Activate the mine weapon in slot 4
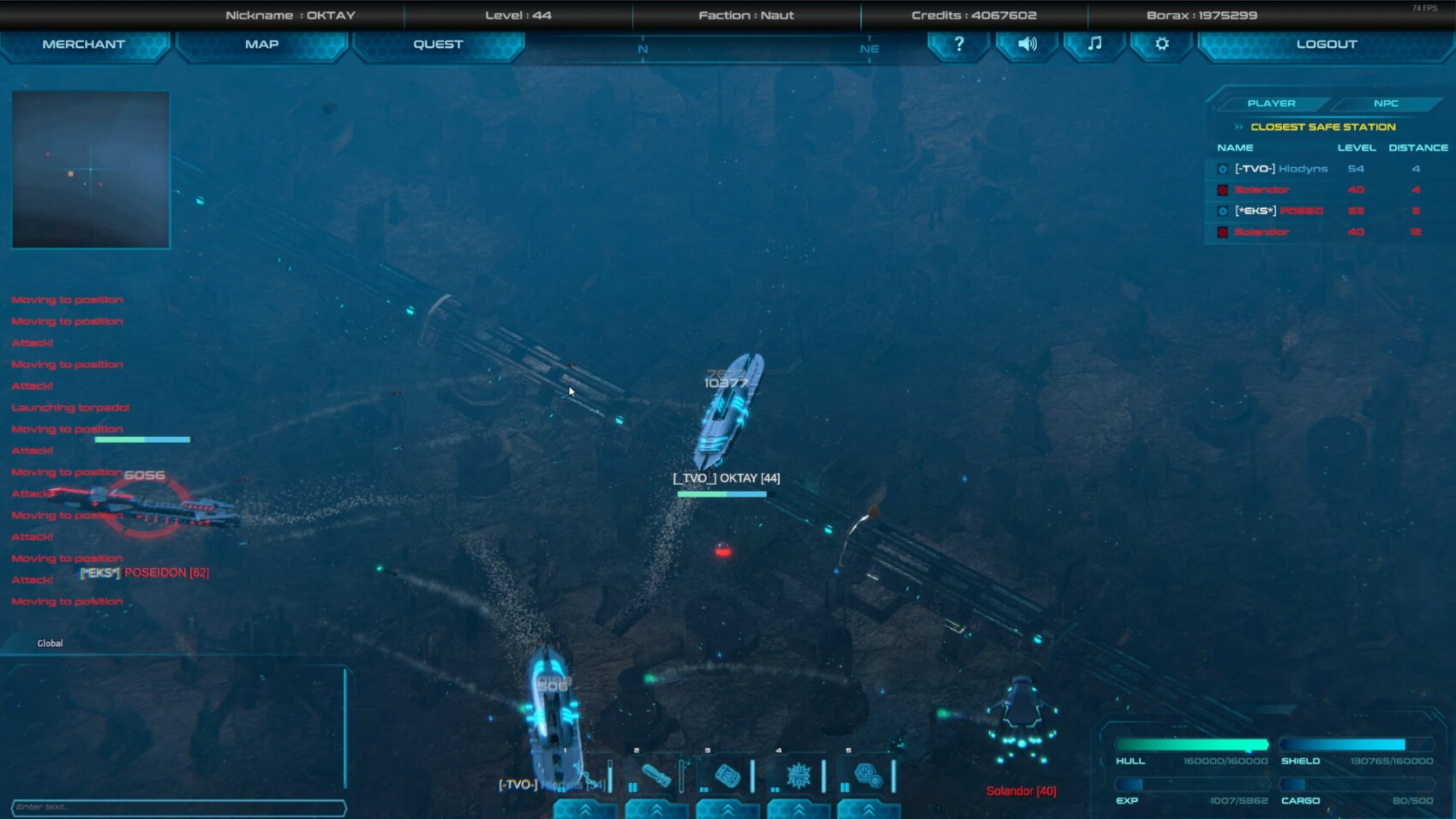Screen dimensions: 1456x819 (x=797, y=775)
